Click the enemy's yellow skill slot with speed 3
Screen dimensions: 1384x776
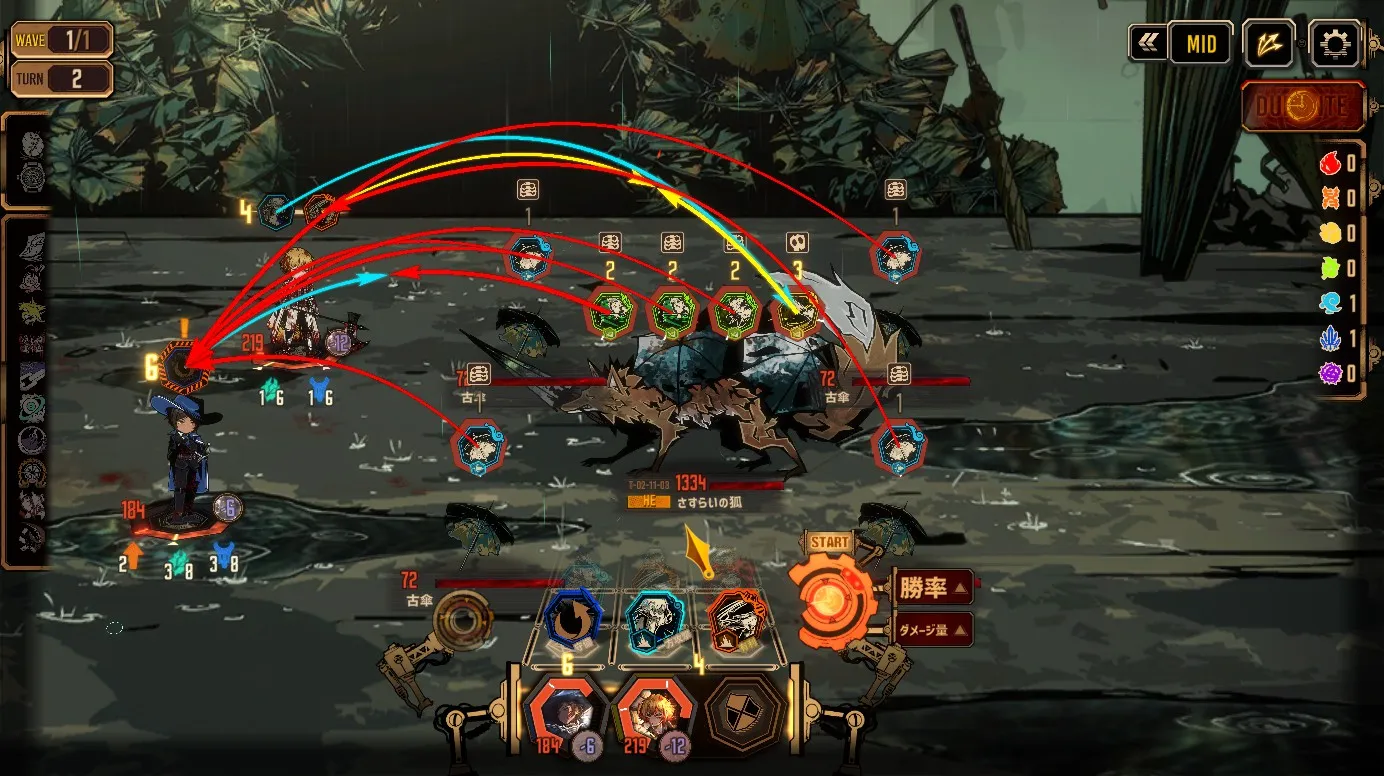[x=797, y=314]
